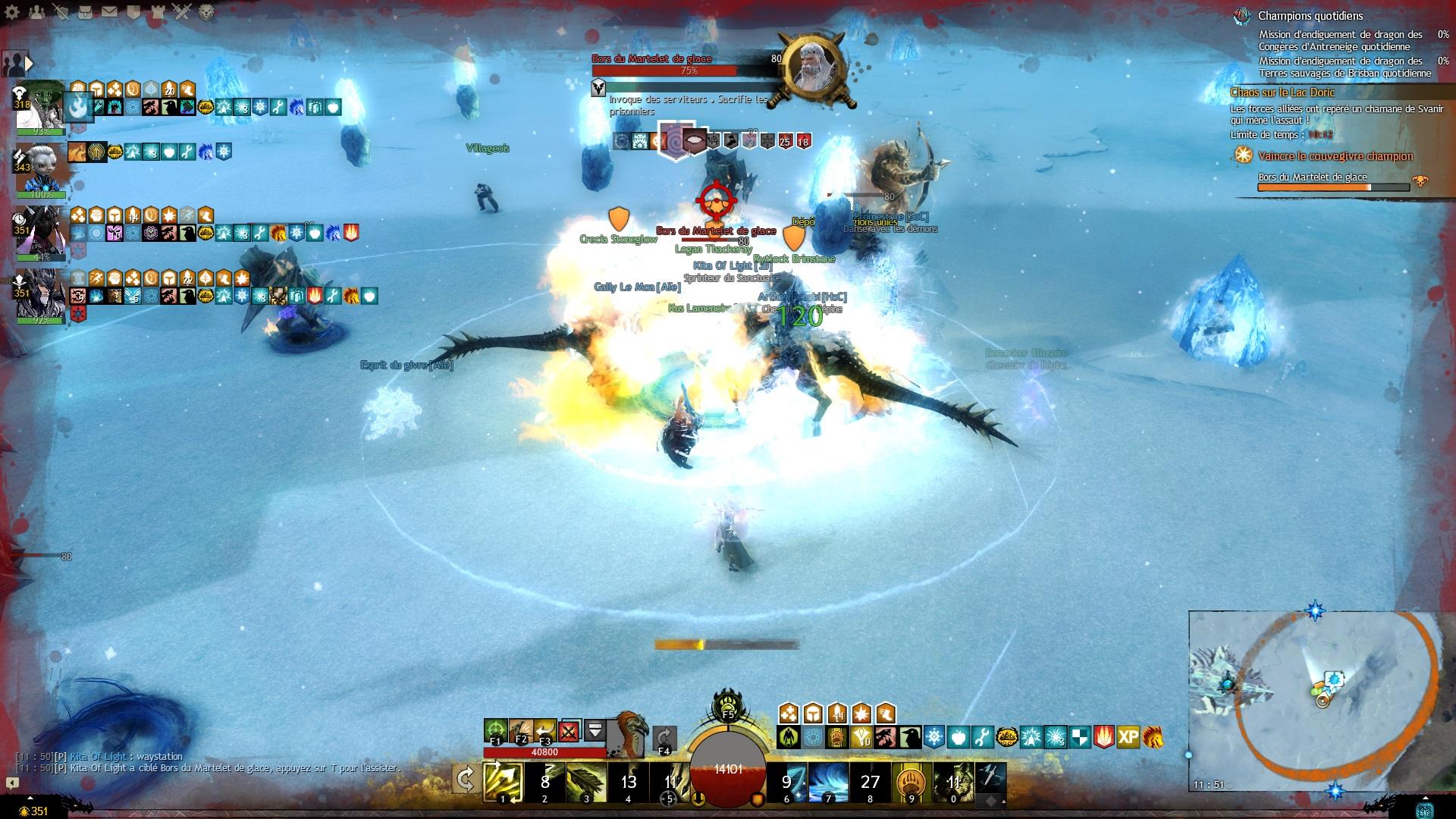The height and width of the screenshot is (819, 1456).
Task: Open the contacts and LFG panel
Action: point(36,12)
